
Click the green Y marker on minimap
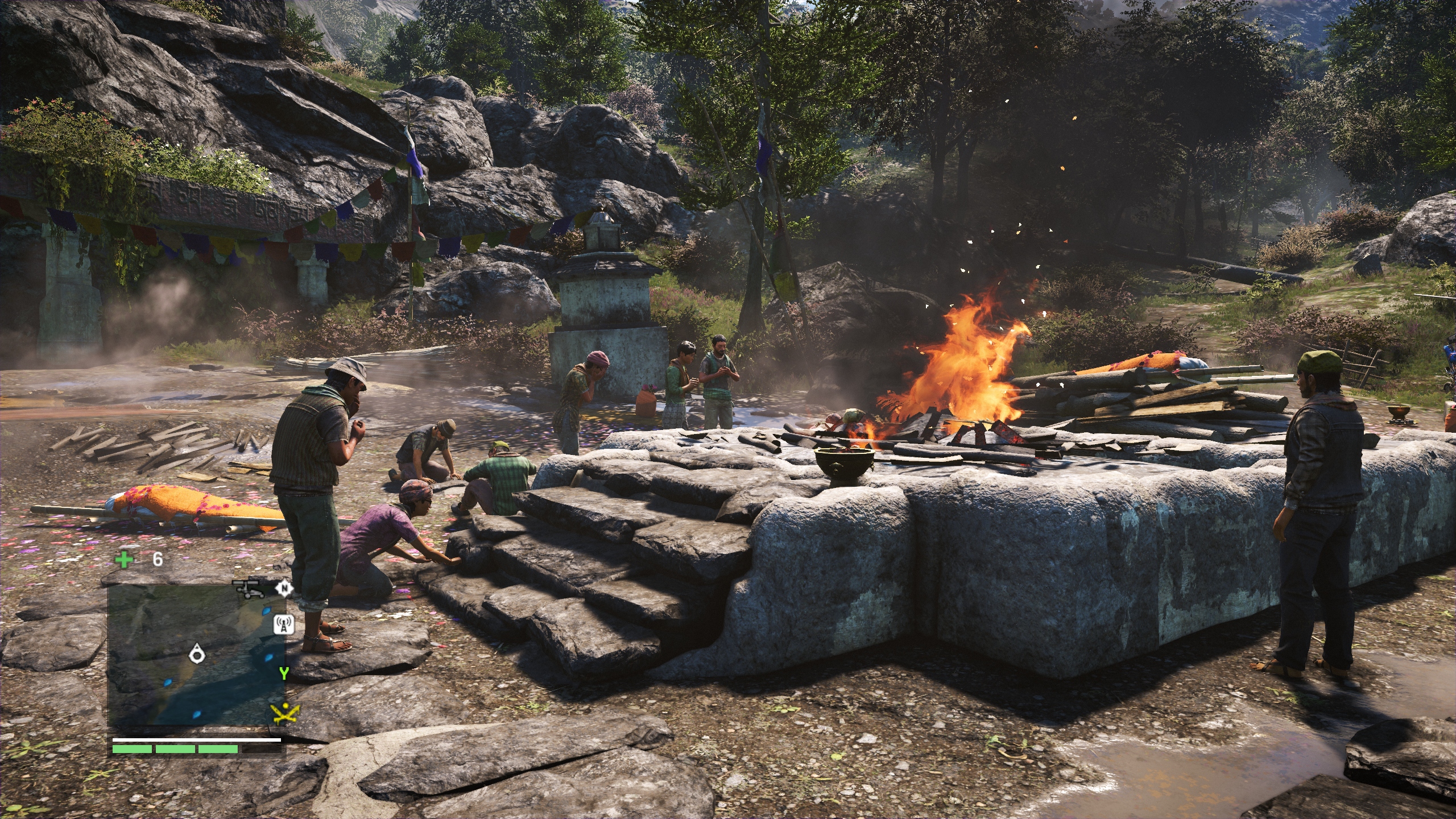pyautogui.click(x=284, y=673)
